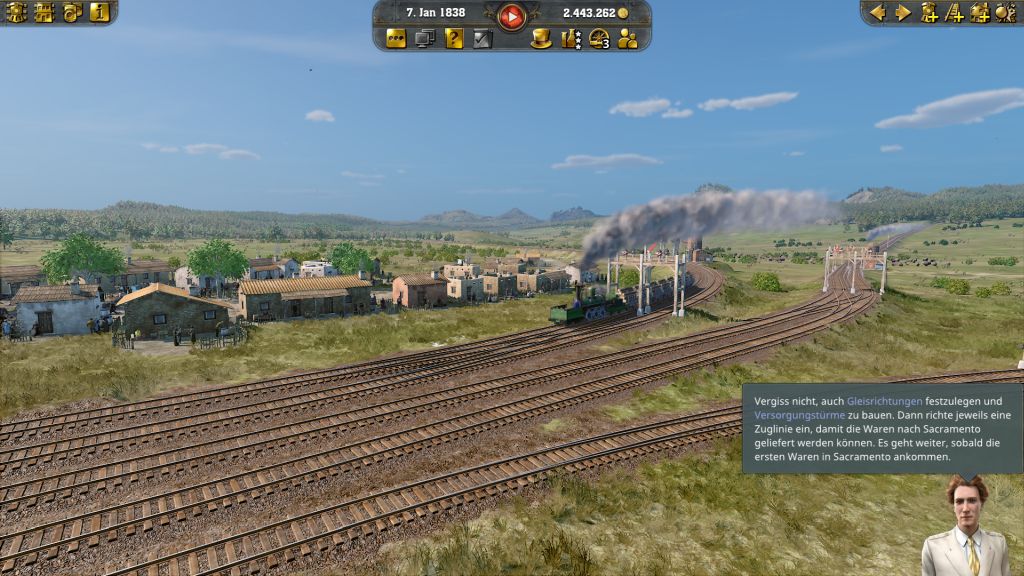This screenshot has height=576, width=1024.
Task: Click the left arrow button
Action: click(x=878, y=12)
